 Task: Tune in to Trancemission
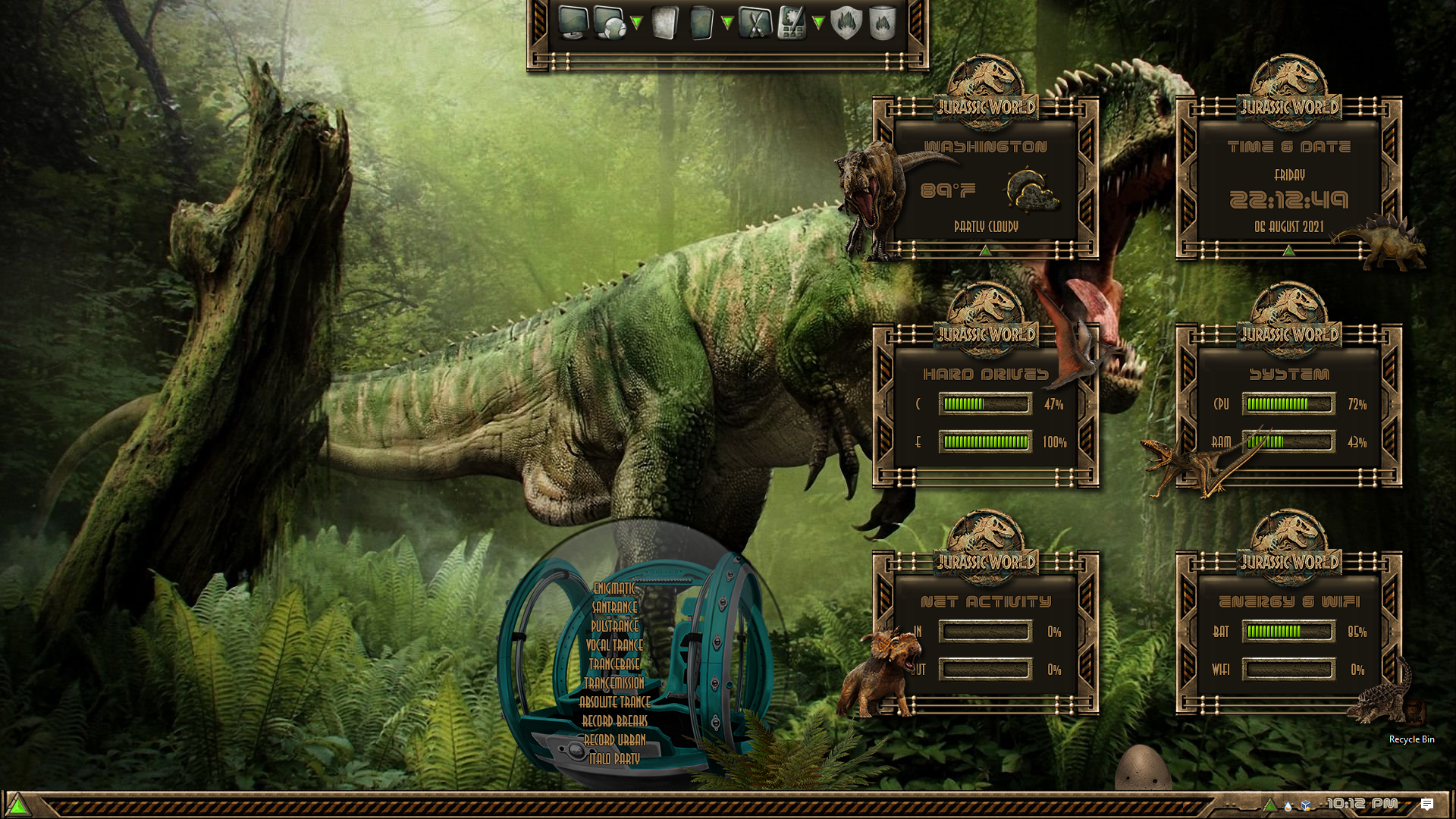[x=614, y=683]
